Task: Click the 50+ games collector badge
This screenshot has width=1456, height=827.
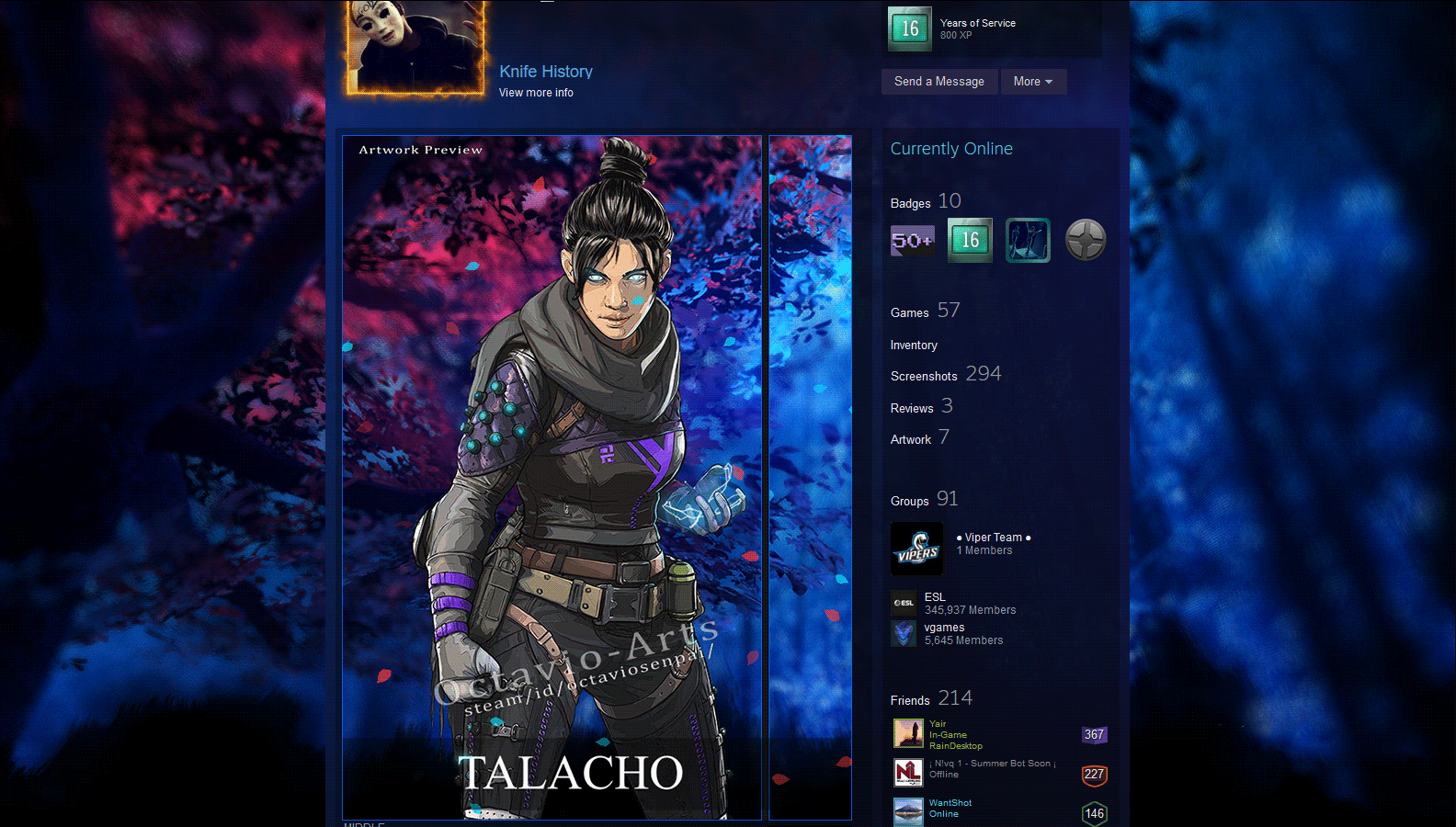Action: tap(911, 240)
